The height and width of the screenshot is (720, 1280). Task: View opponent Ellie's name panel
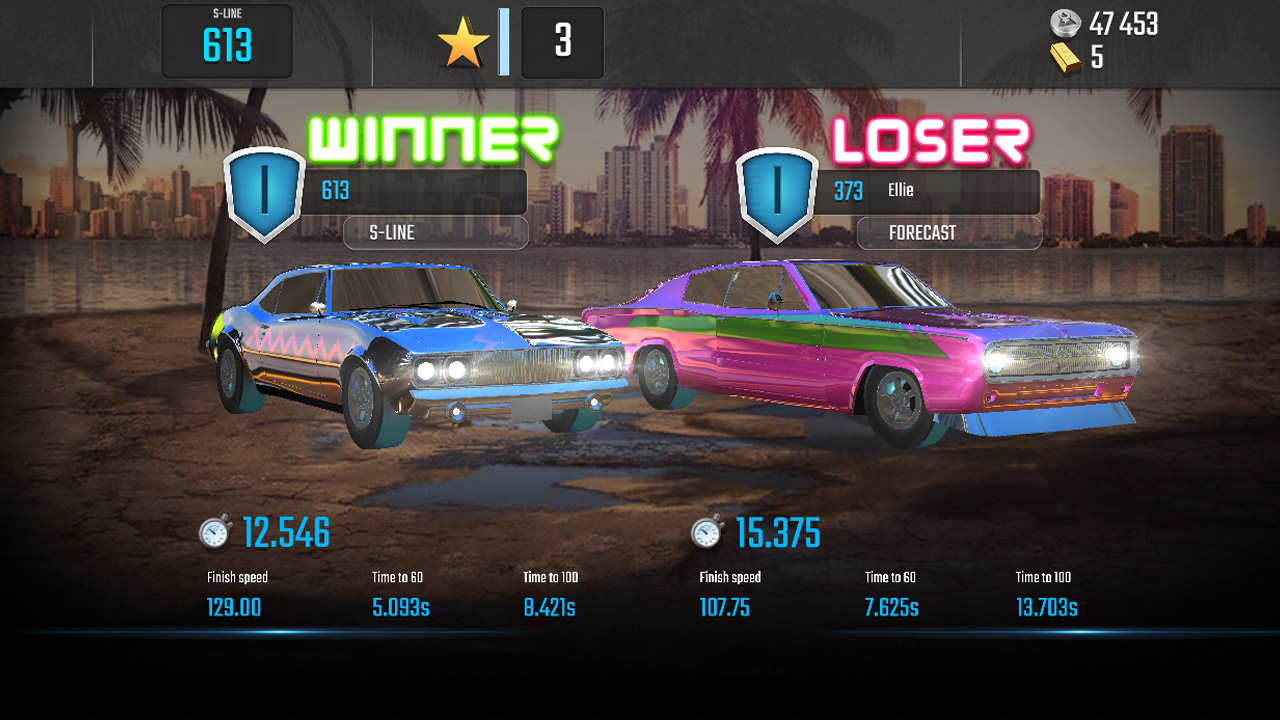[x=935, y=191]
